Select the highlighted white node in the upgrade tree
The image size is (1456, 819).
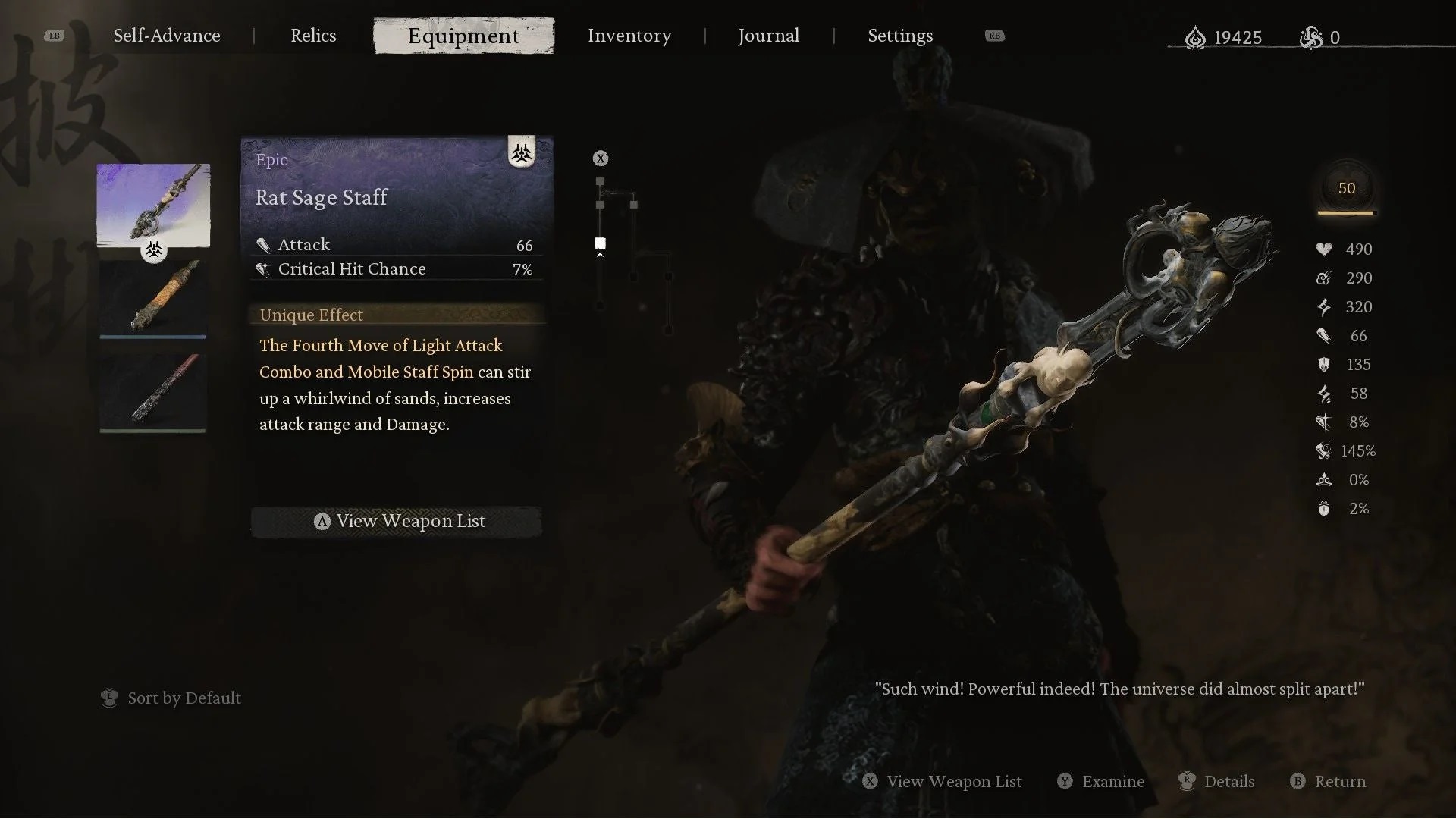pos(600,243)
